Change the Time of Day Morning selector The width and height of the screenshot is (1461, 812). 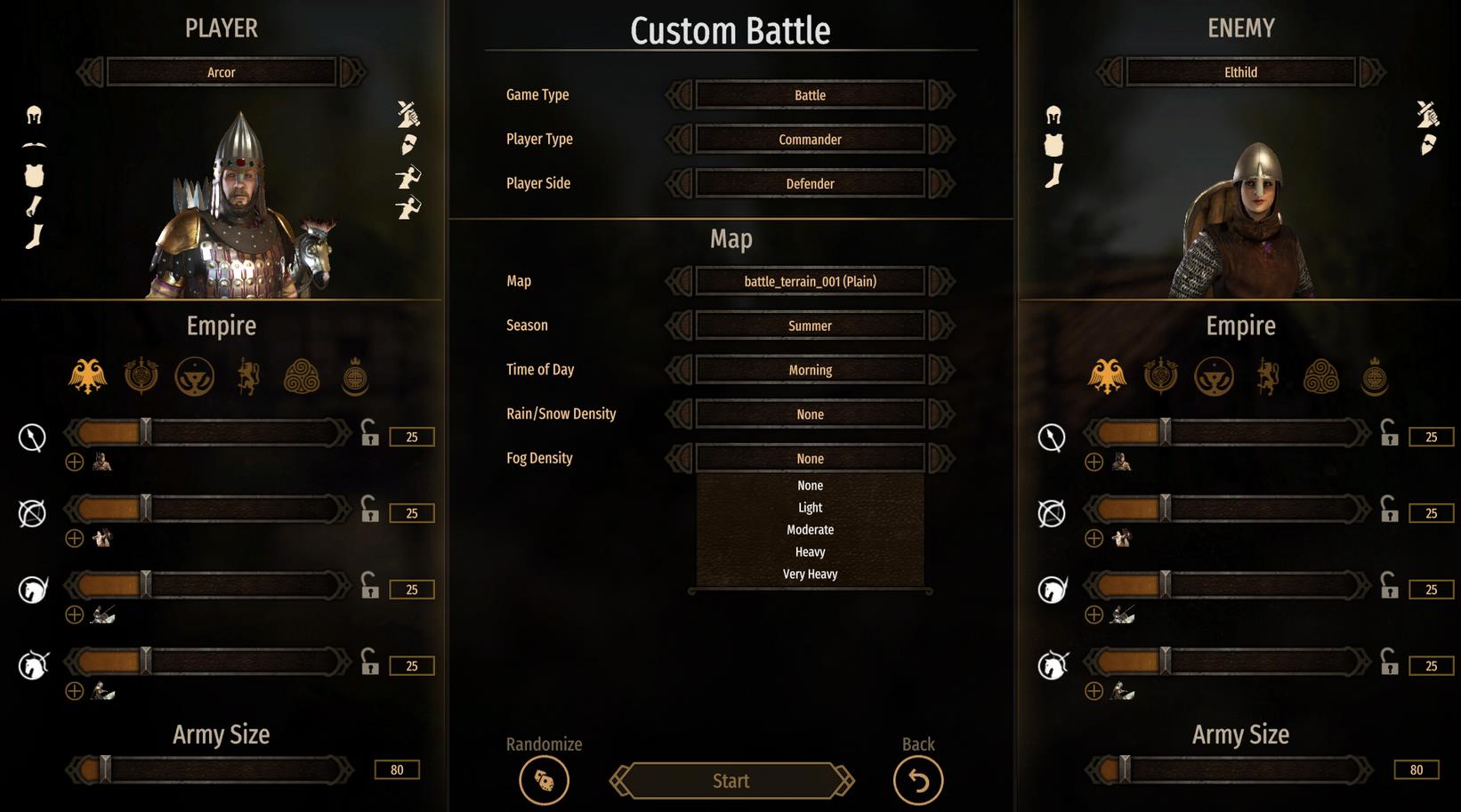(x=810, y=370)
